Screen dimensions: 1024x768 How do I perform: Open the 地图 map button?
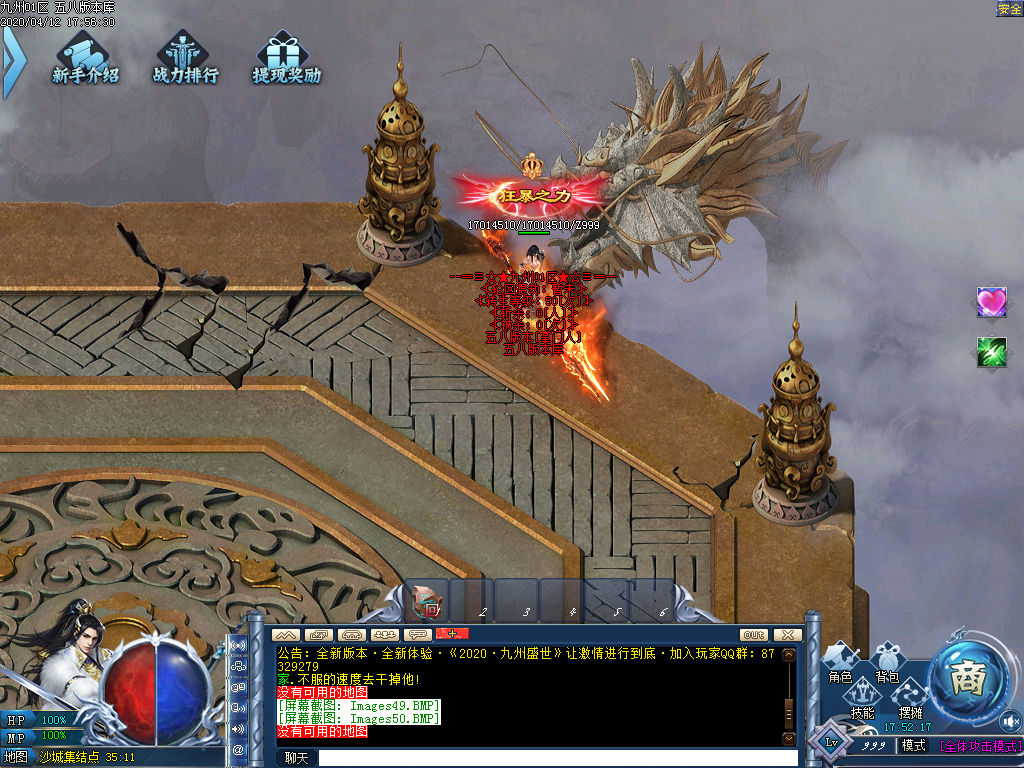[16, 757]
